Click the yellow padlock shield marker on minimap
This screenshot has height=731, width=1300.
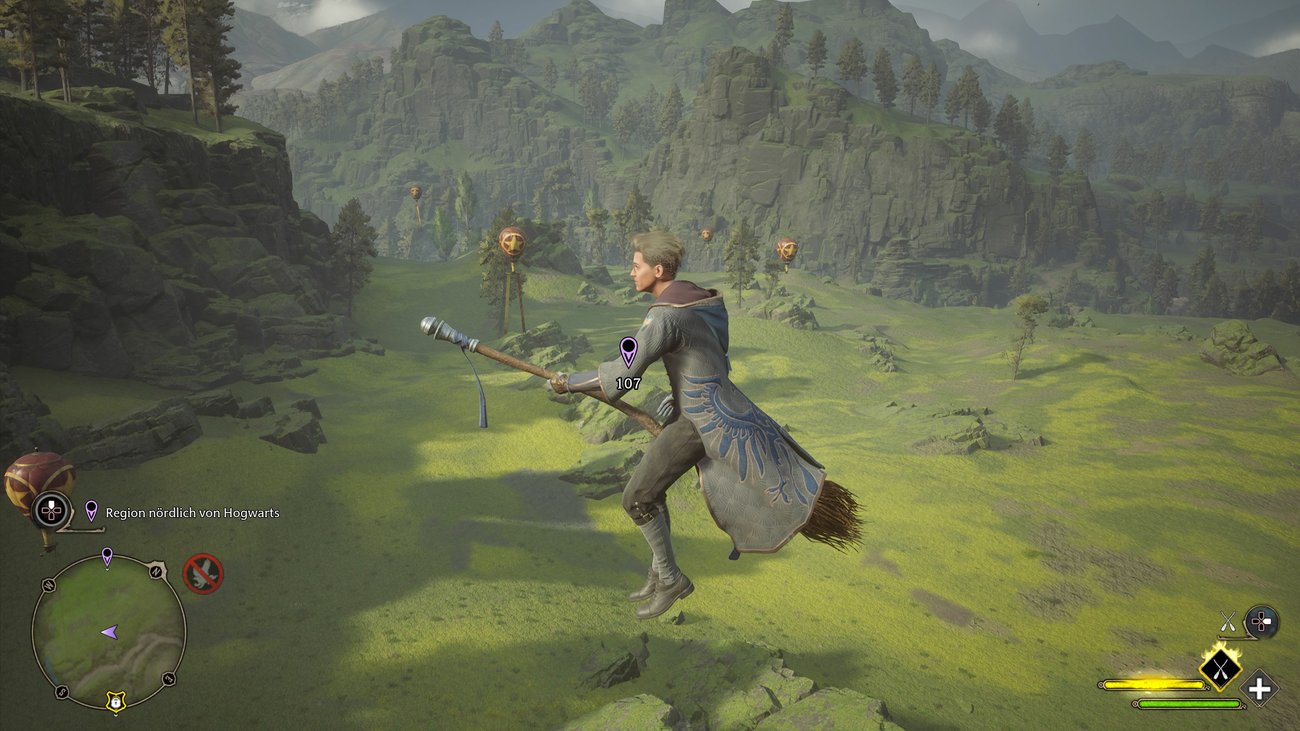116,703
